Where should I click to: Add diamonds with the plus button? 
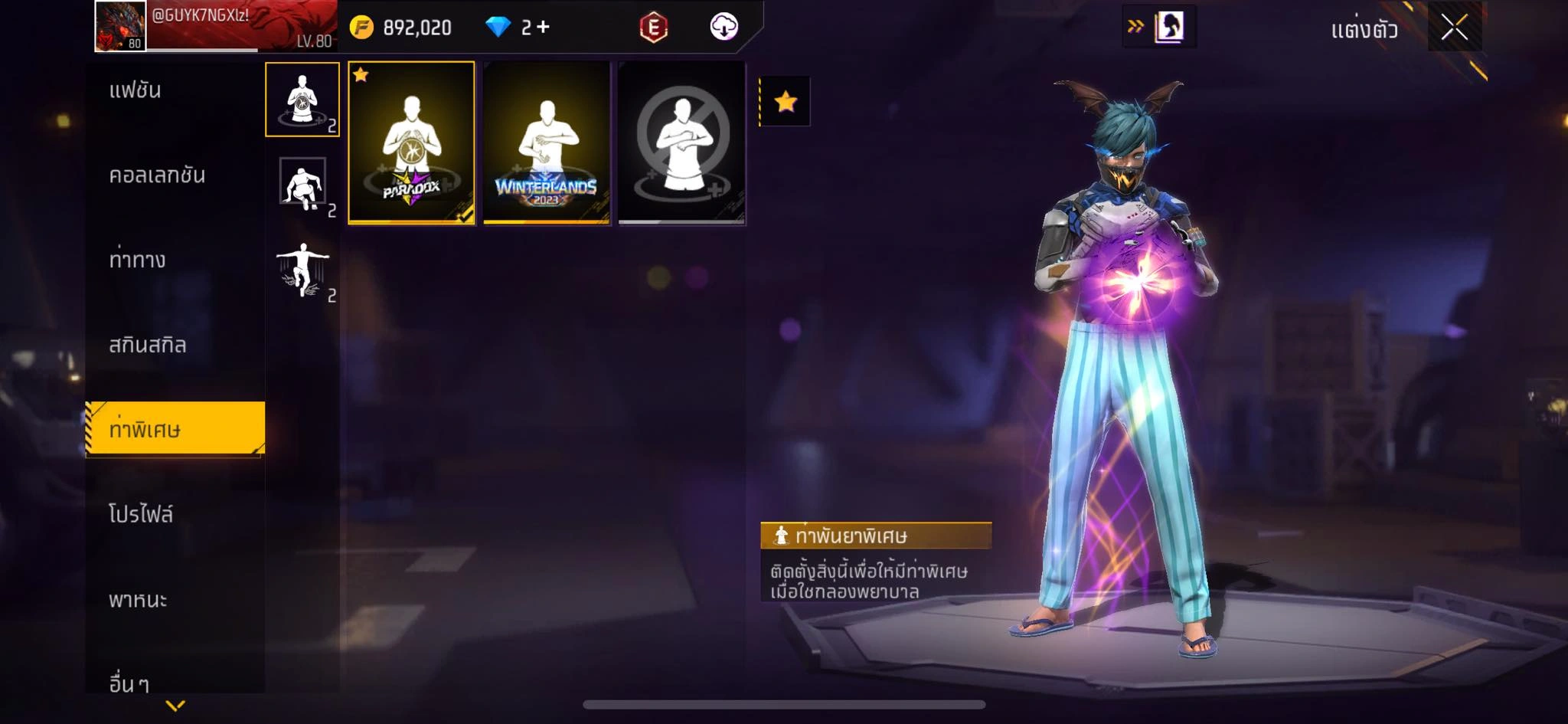point(543,28)
